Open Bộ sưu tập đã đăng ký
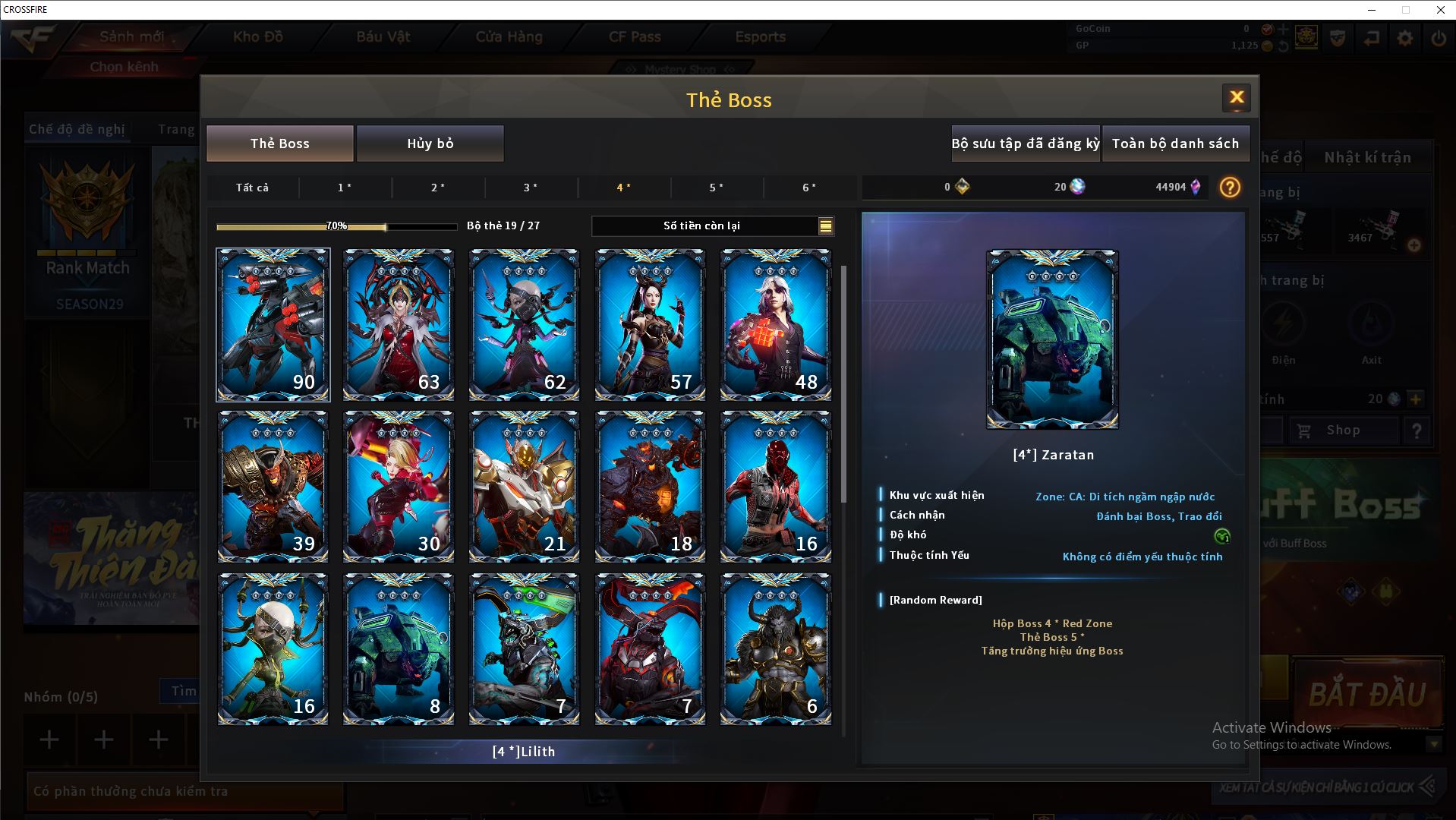 click(1025, 143)
